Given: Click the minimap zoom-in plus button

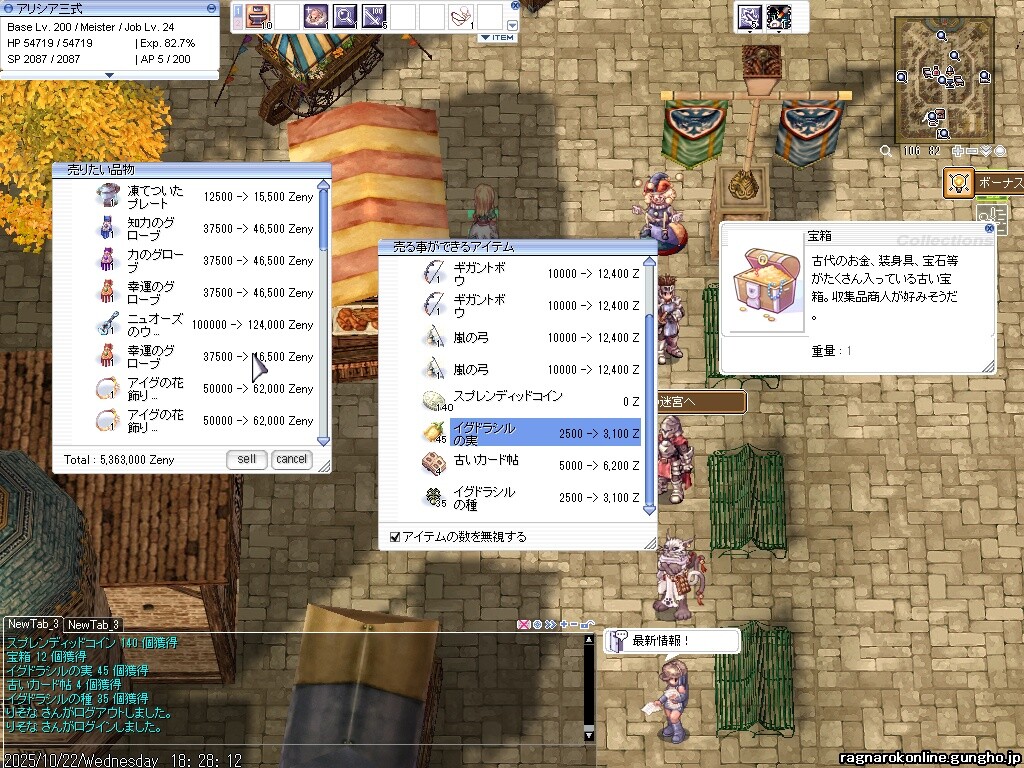Looking at the screenshot, I should (x=958, y=151).
